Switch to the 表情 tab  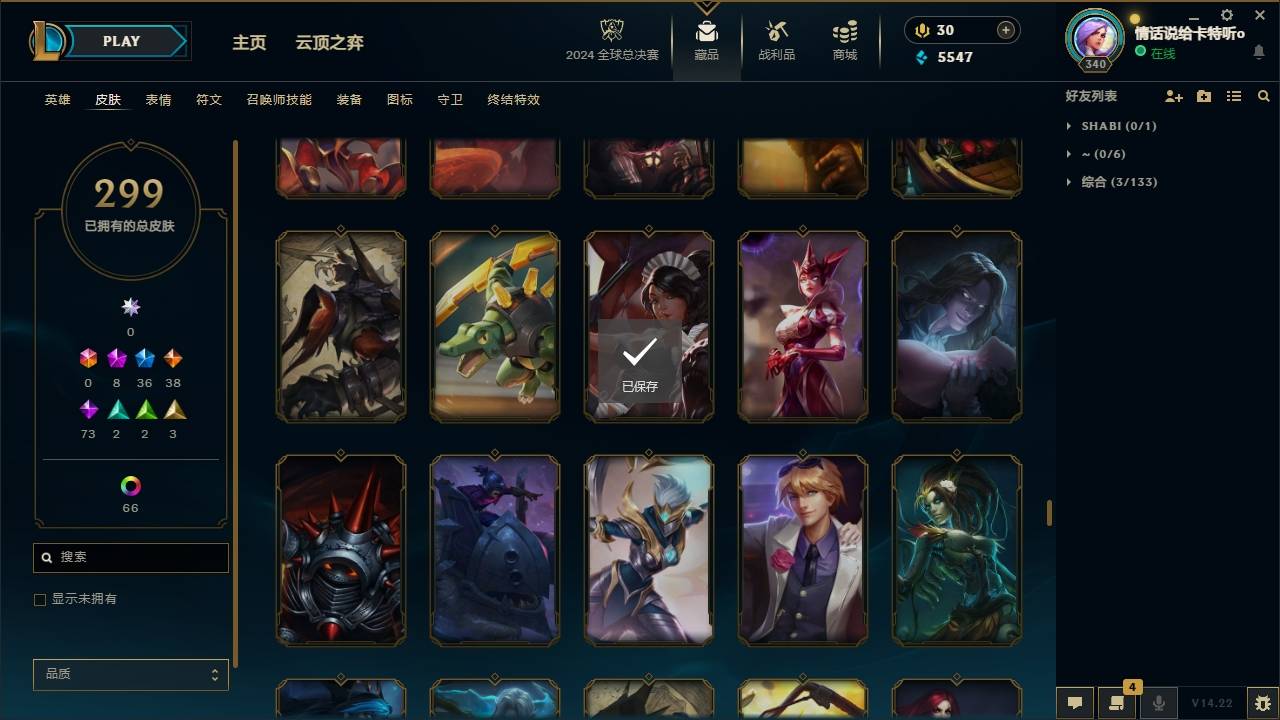click(158, 100)
